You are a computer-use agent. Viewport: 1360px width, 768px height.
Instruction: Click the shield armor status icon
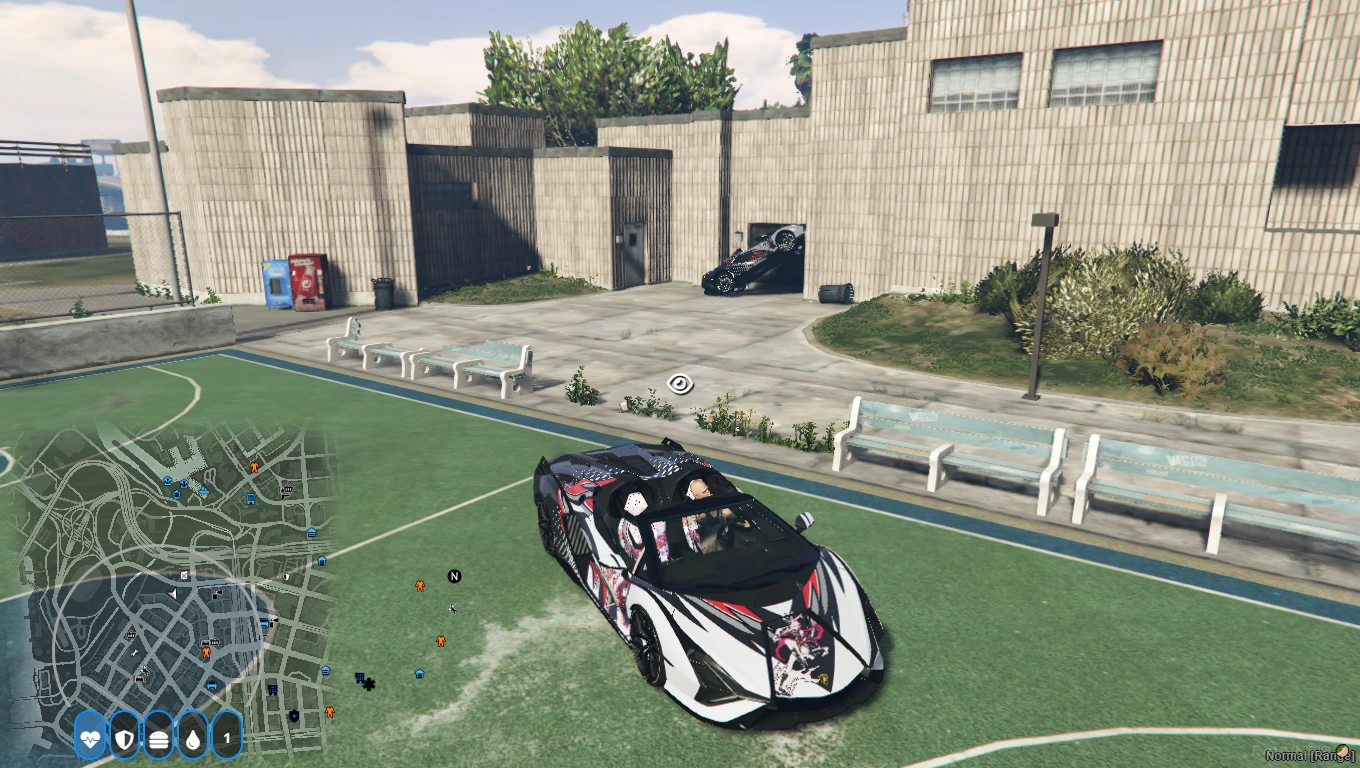pos(124,738)
